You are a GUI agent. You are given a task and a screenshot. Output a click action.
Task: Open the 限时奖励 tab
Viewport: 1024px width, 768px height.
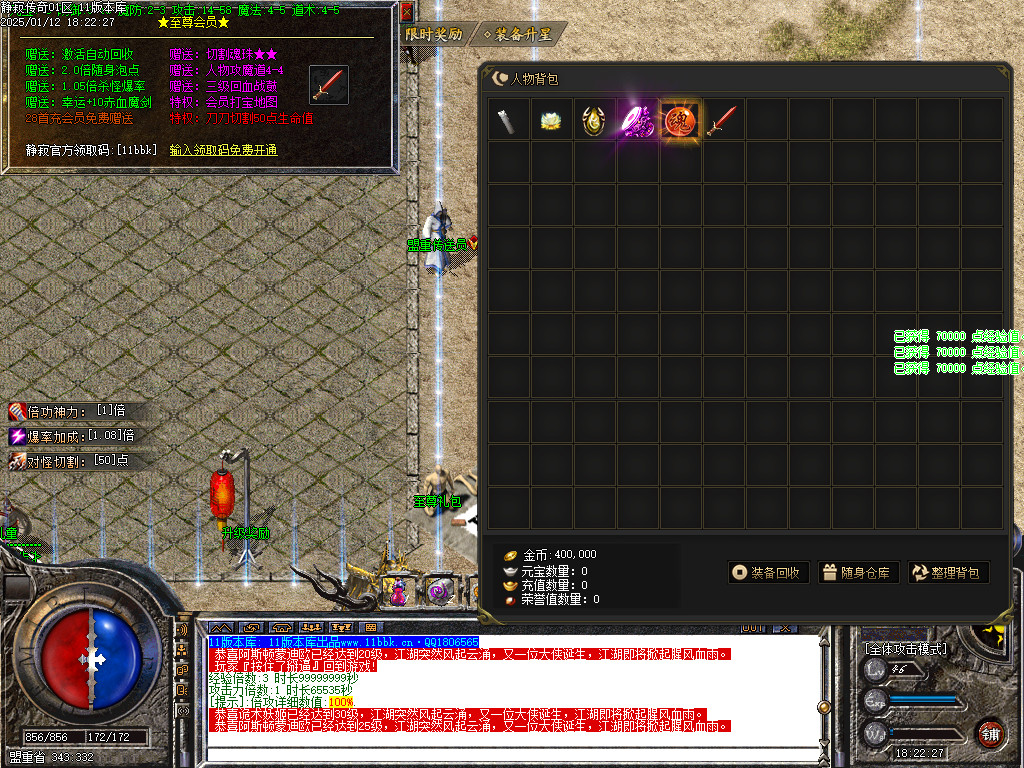pyautogui.click(x=433, y=34)
